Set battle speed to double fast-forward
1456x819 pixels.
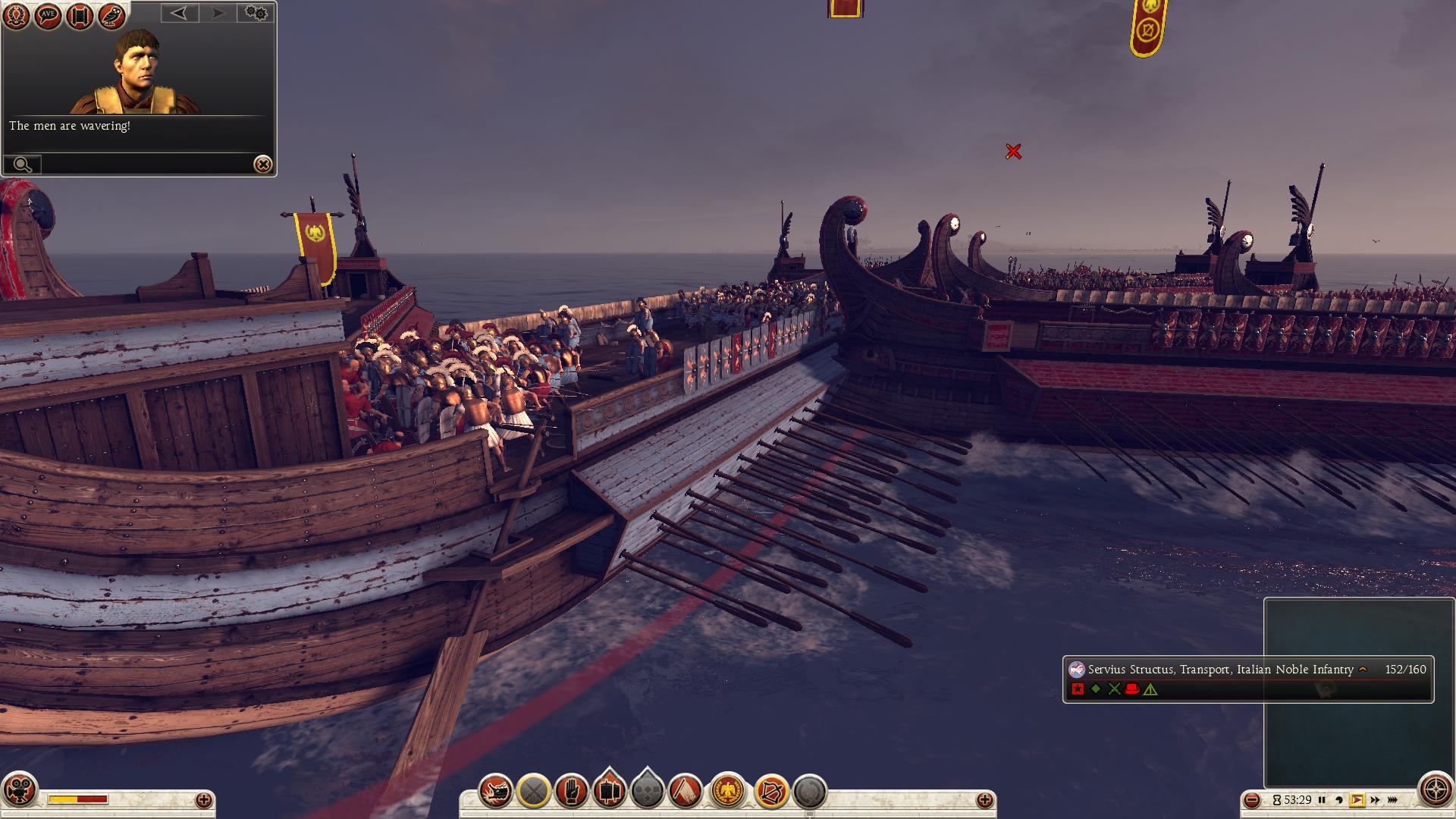point(1374,800)
